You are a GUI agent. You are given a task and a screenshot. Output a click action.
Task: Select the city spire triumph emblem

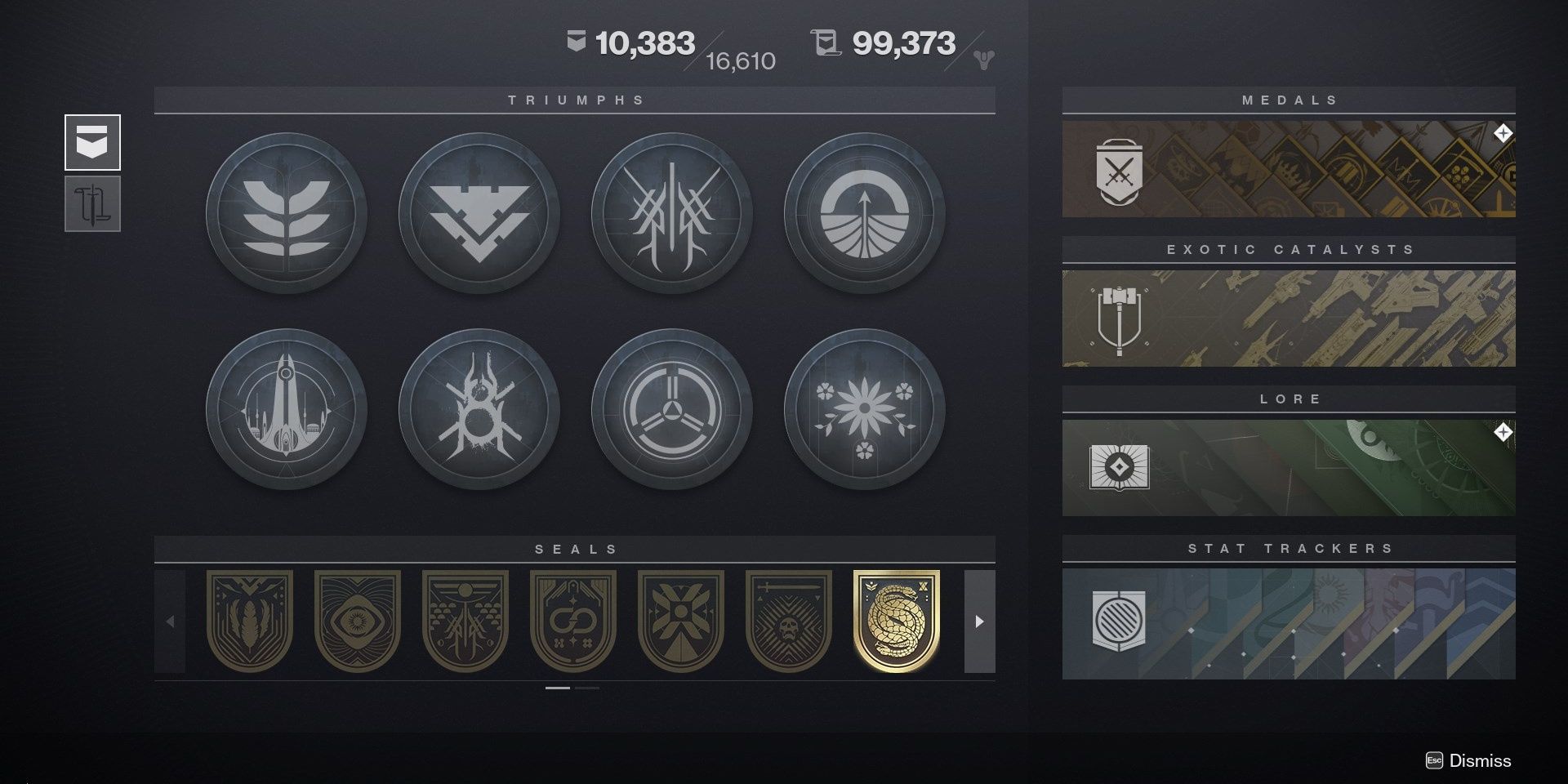tap(286, 410)
